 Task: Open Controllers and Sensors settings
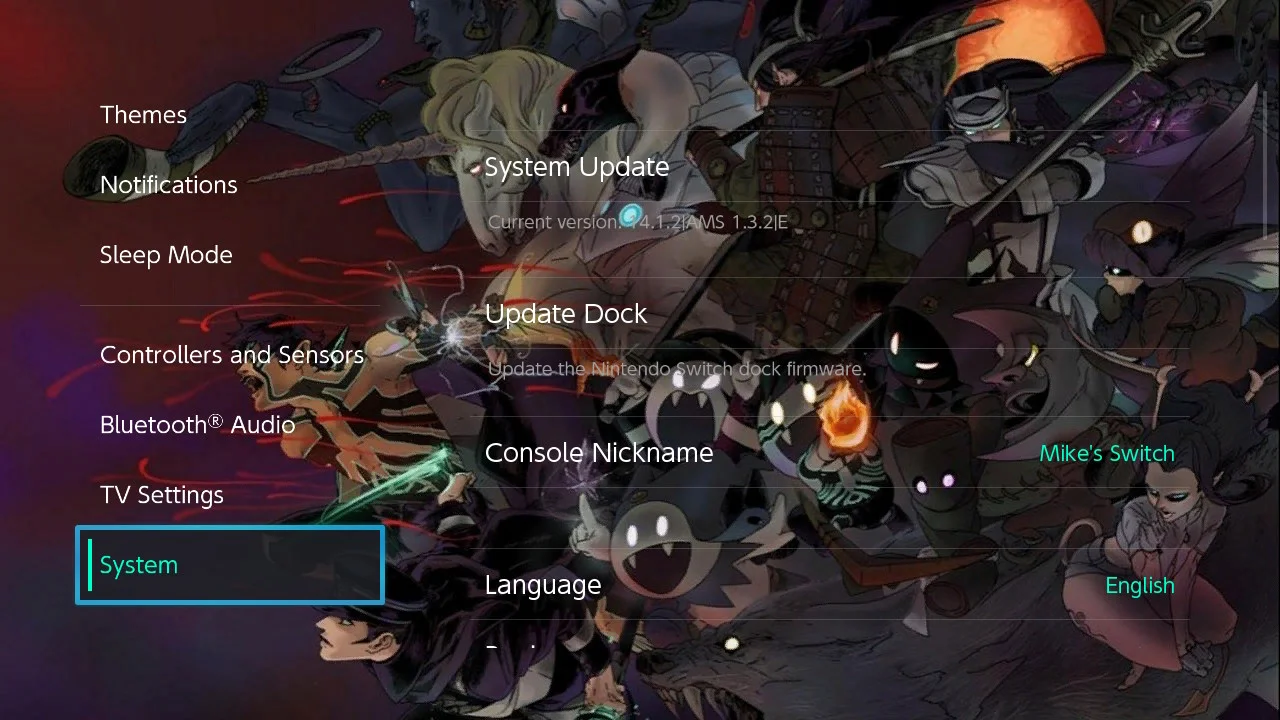pyautogui.click(x=232, y=354)
